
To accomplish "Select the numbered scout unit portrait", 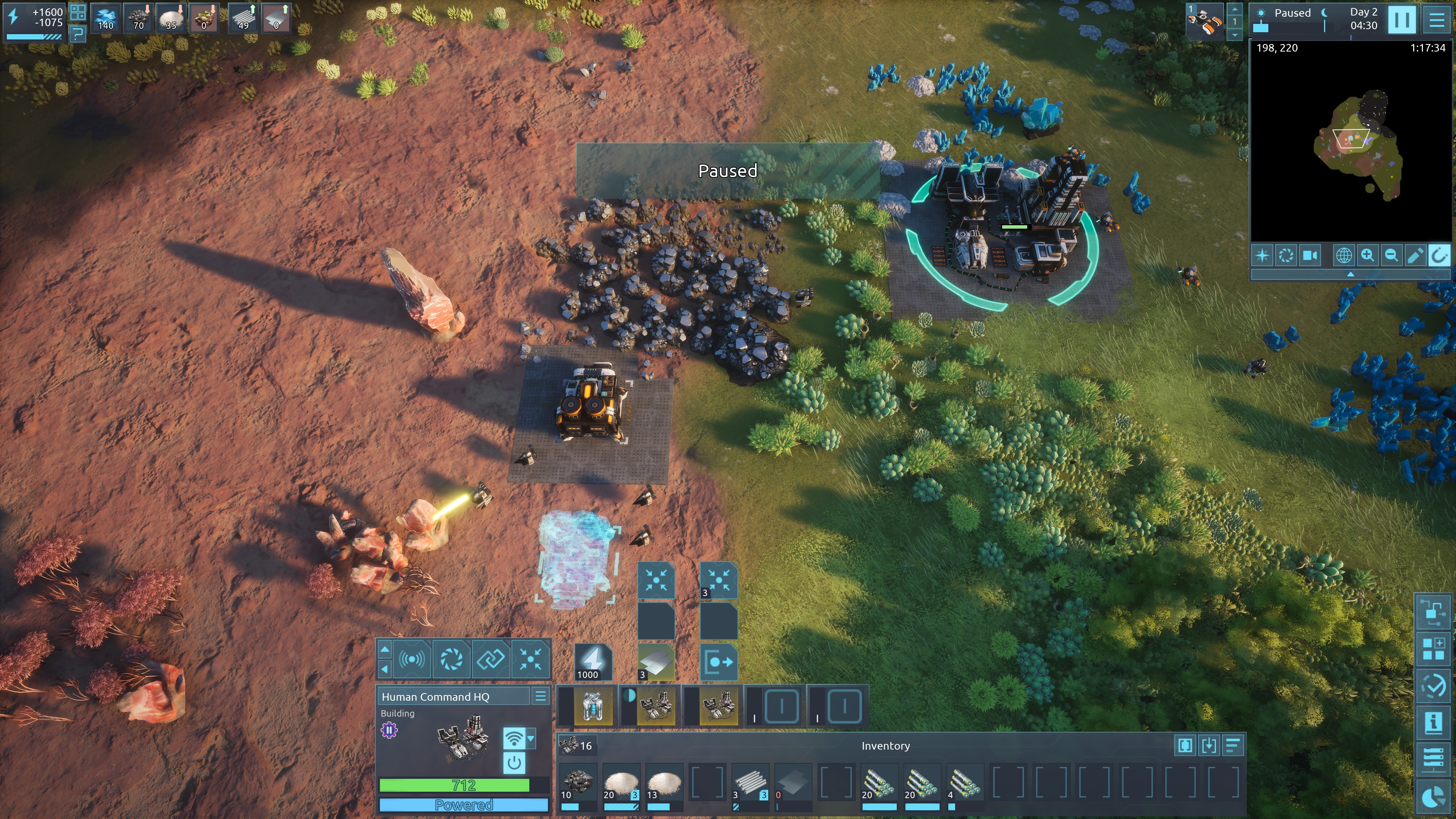I will click(1205, 22).
